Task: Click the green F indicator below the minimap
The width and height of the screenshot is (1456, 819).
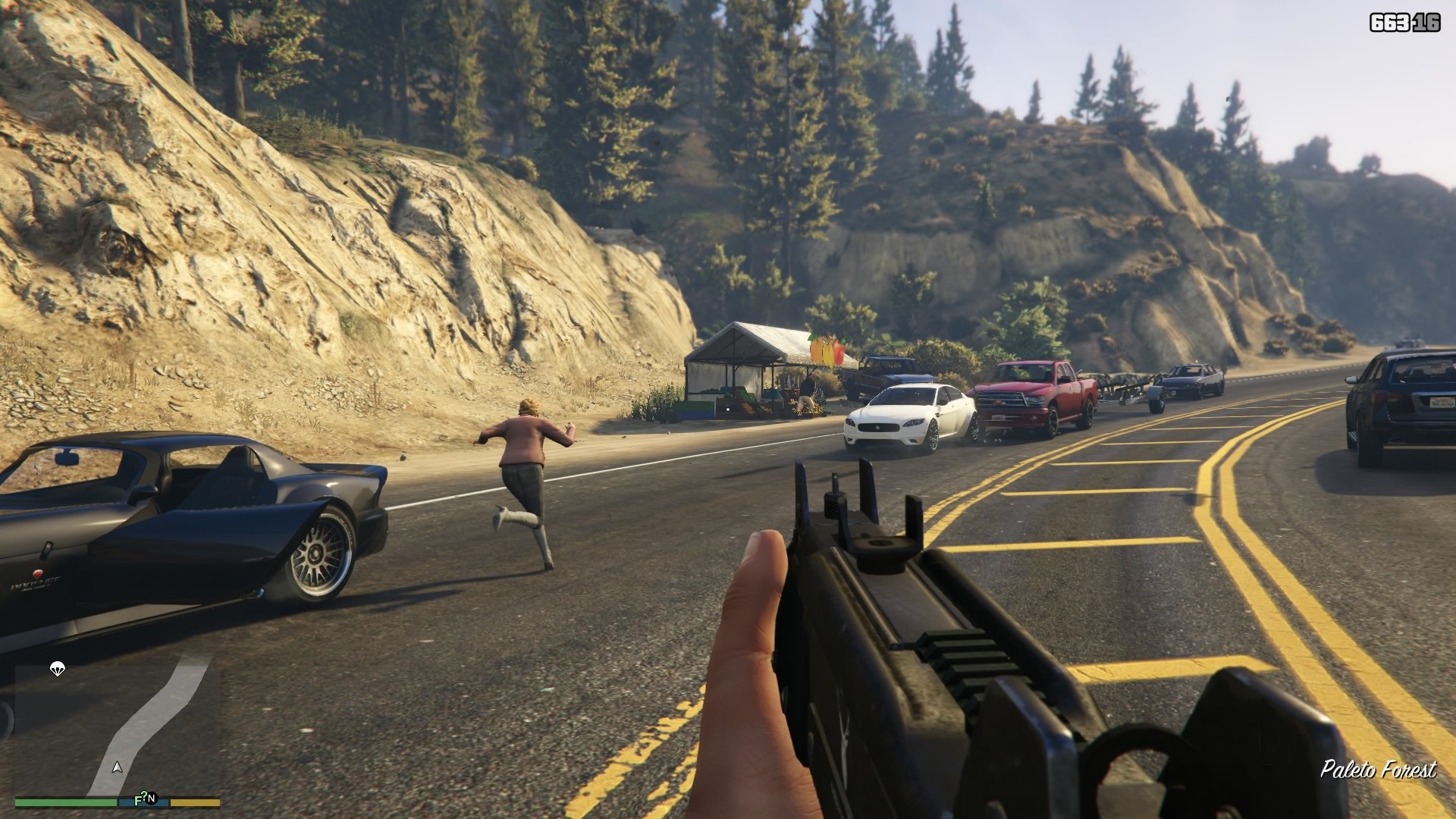Action: (x=138, y=799)
